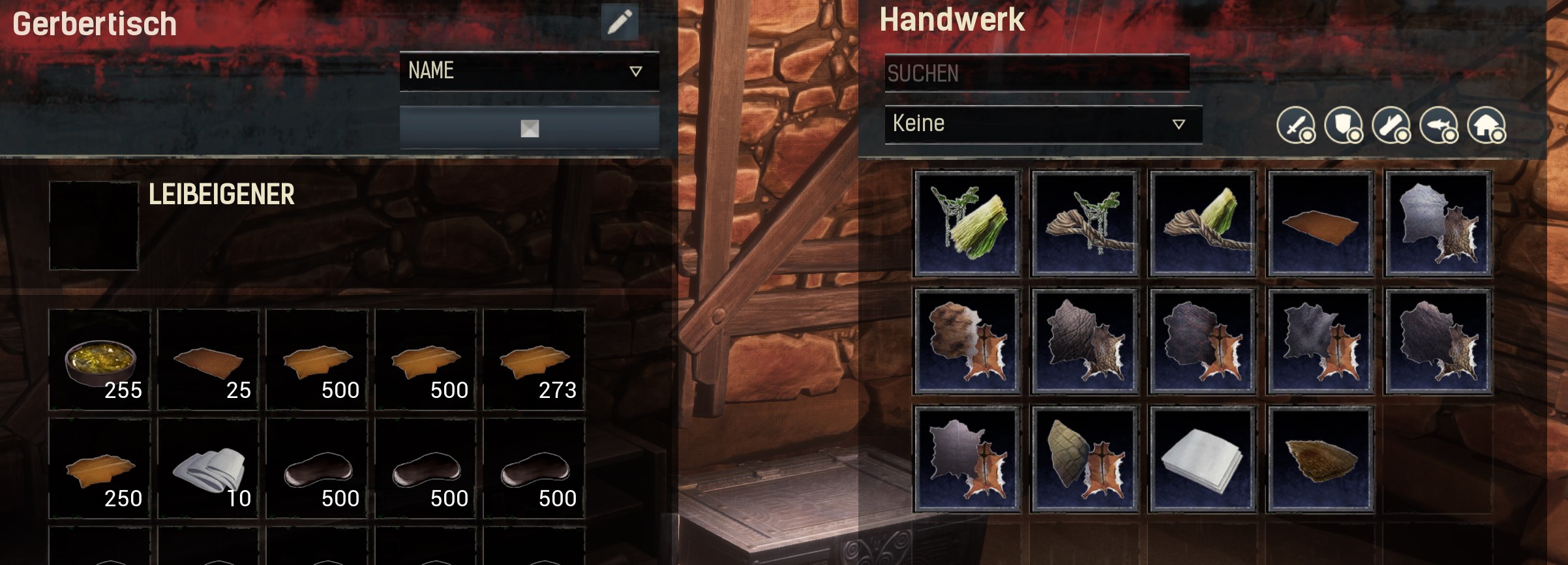Open the NAME sort dropdown
Viewport: 1568px width, 565px height.
coord(529,70)
